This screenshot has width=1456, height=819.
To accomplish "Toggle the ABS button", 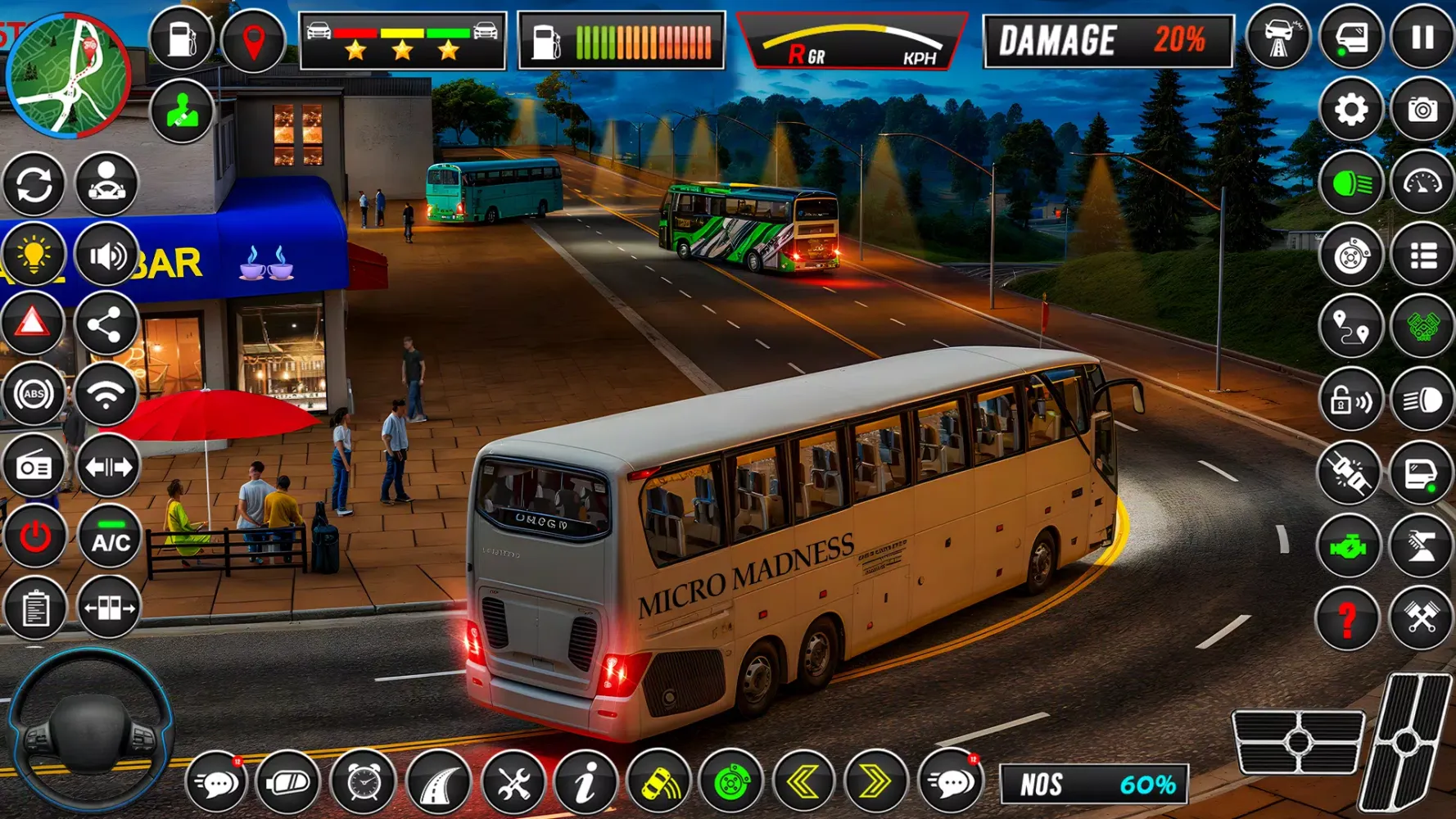I will coord(34,395).
